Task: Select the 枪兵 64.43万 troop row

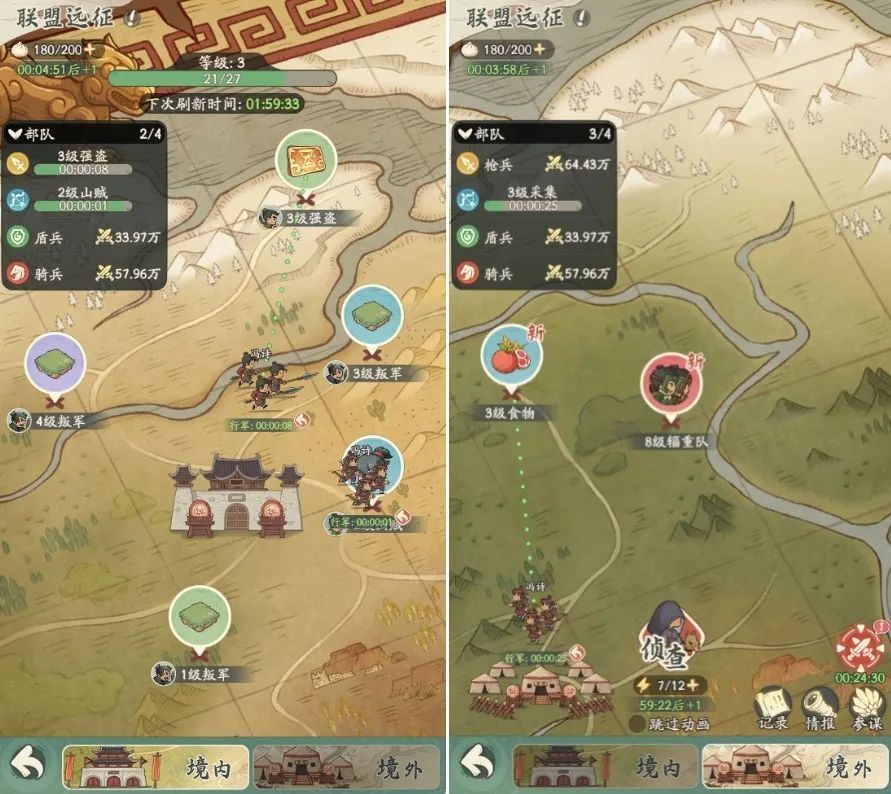Action: pyautogui.click(x=534, y=161)
